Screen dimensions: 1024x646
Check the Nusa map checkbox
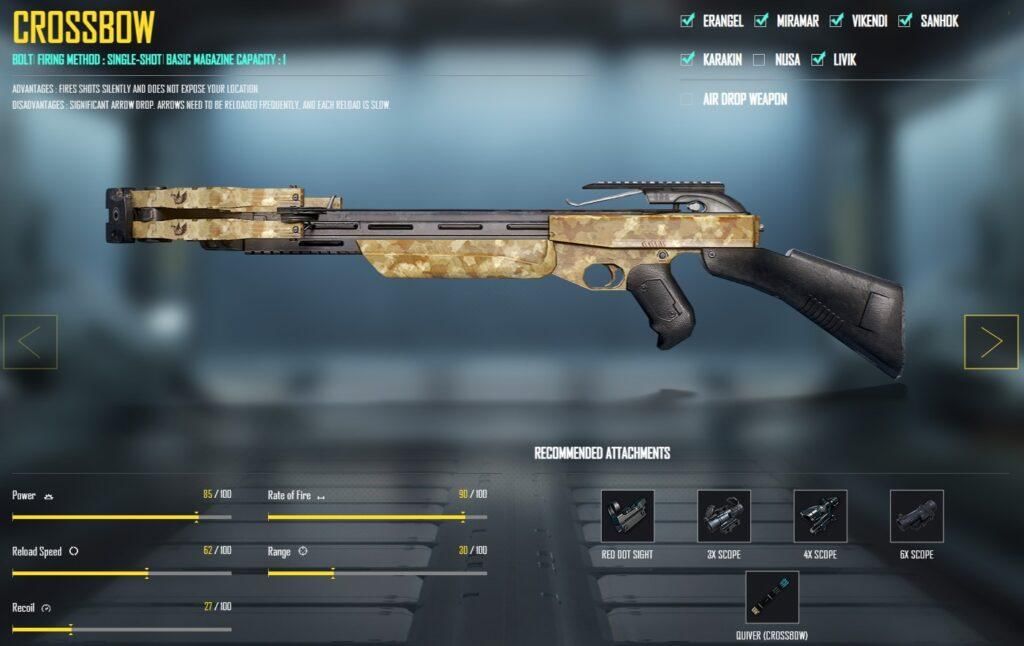click(x=759, y=59)
